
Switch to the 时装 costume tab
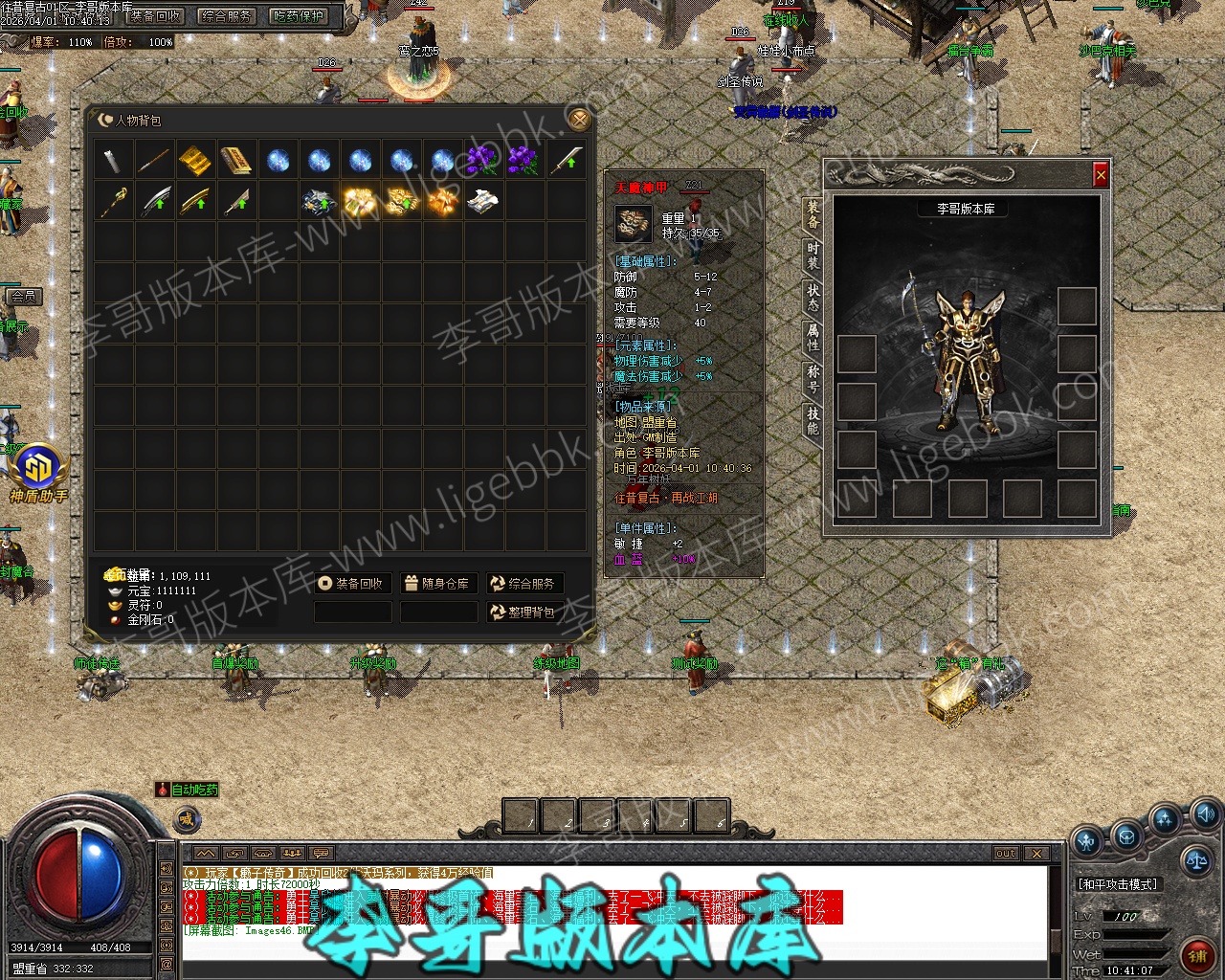click(813, 255)
